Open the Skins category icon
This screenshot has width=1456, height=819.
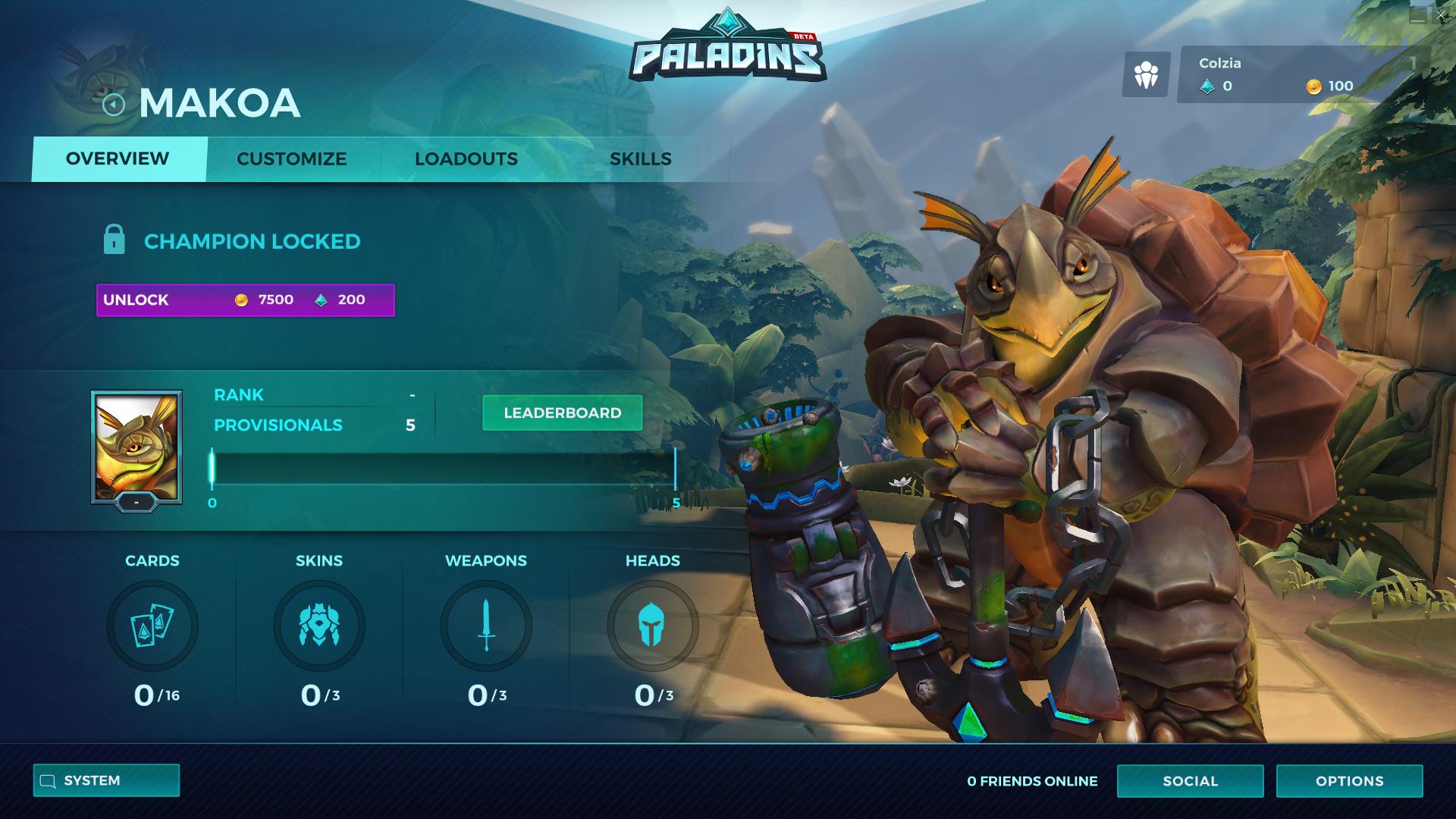[319, 626]
